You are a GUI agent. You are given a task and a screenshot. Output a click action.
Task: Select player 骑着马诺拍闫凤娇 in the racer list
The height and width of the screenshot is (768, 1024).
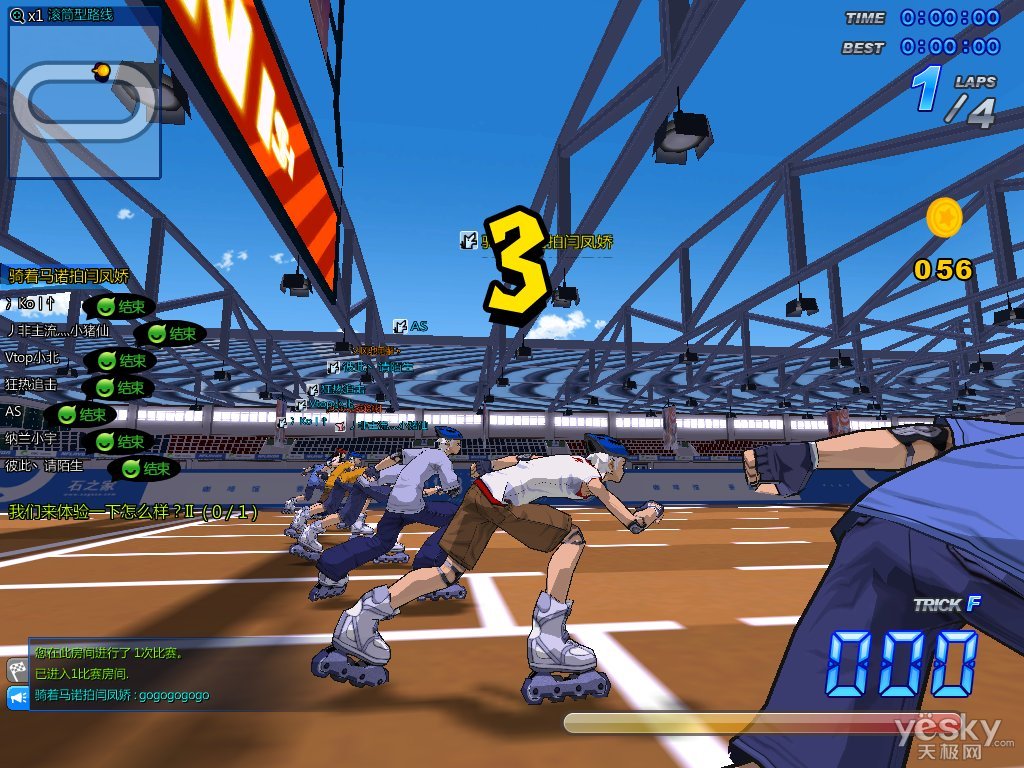[69, 276]
